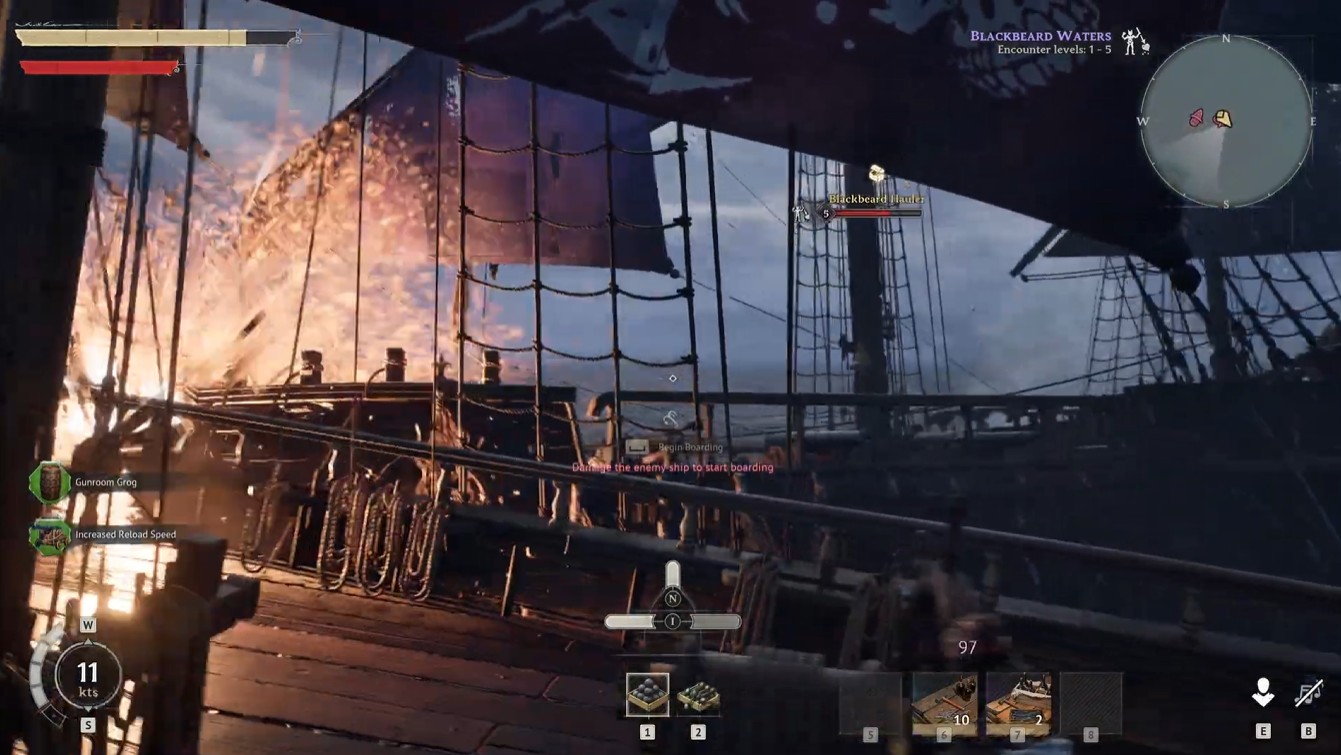Click the 11 kts speed dial
The height and width of the screenshot is (755, 1341).
tap(87, 675)
